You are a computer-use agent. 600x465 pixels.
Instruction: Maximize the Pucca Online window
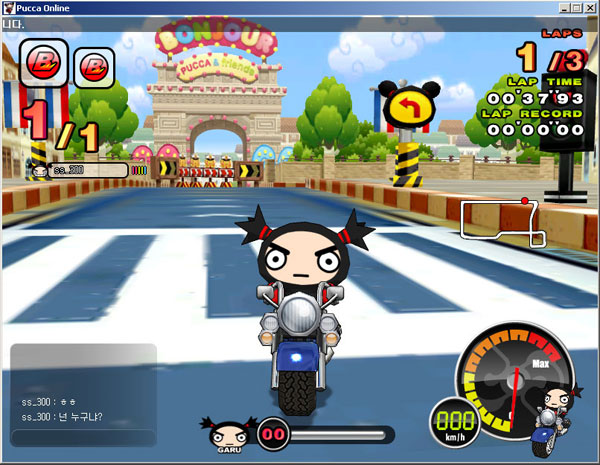(x=575, y=7)
